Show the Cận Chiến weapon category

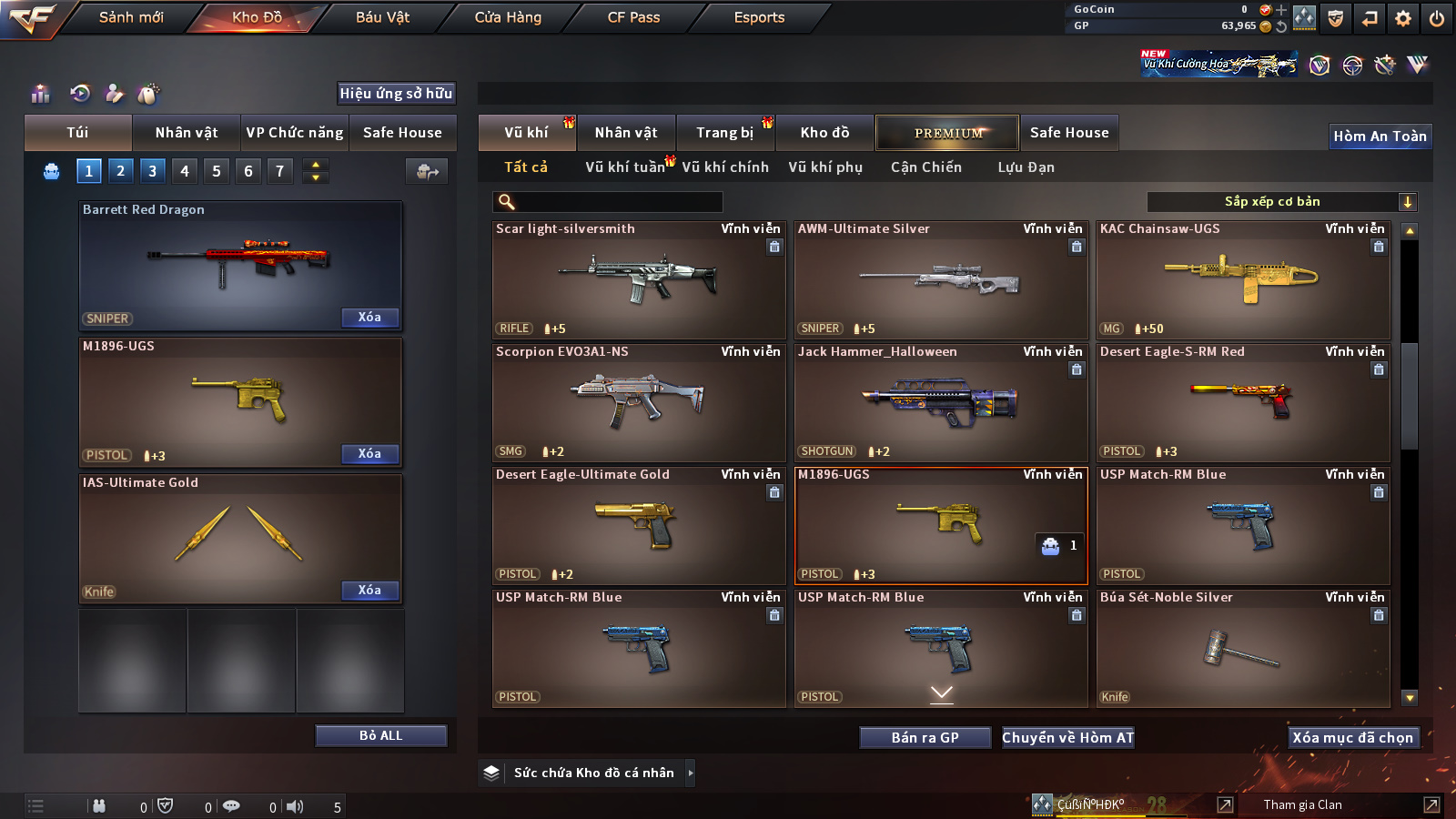pos(925,167)
